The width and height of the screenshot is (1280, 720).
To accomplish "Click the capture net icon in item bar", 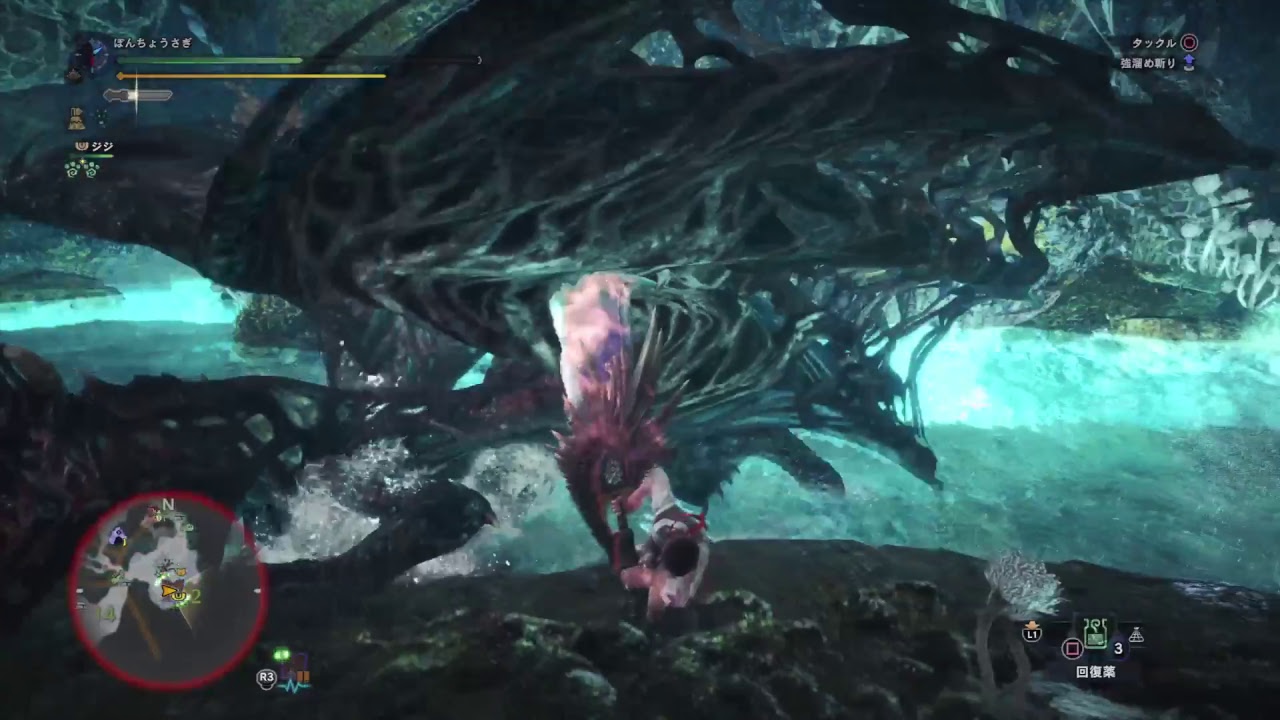I will (x=1136, y=635).
